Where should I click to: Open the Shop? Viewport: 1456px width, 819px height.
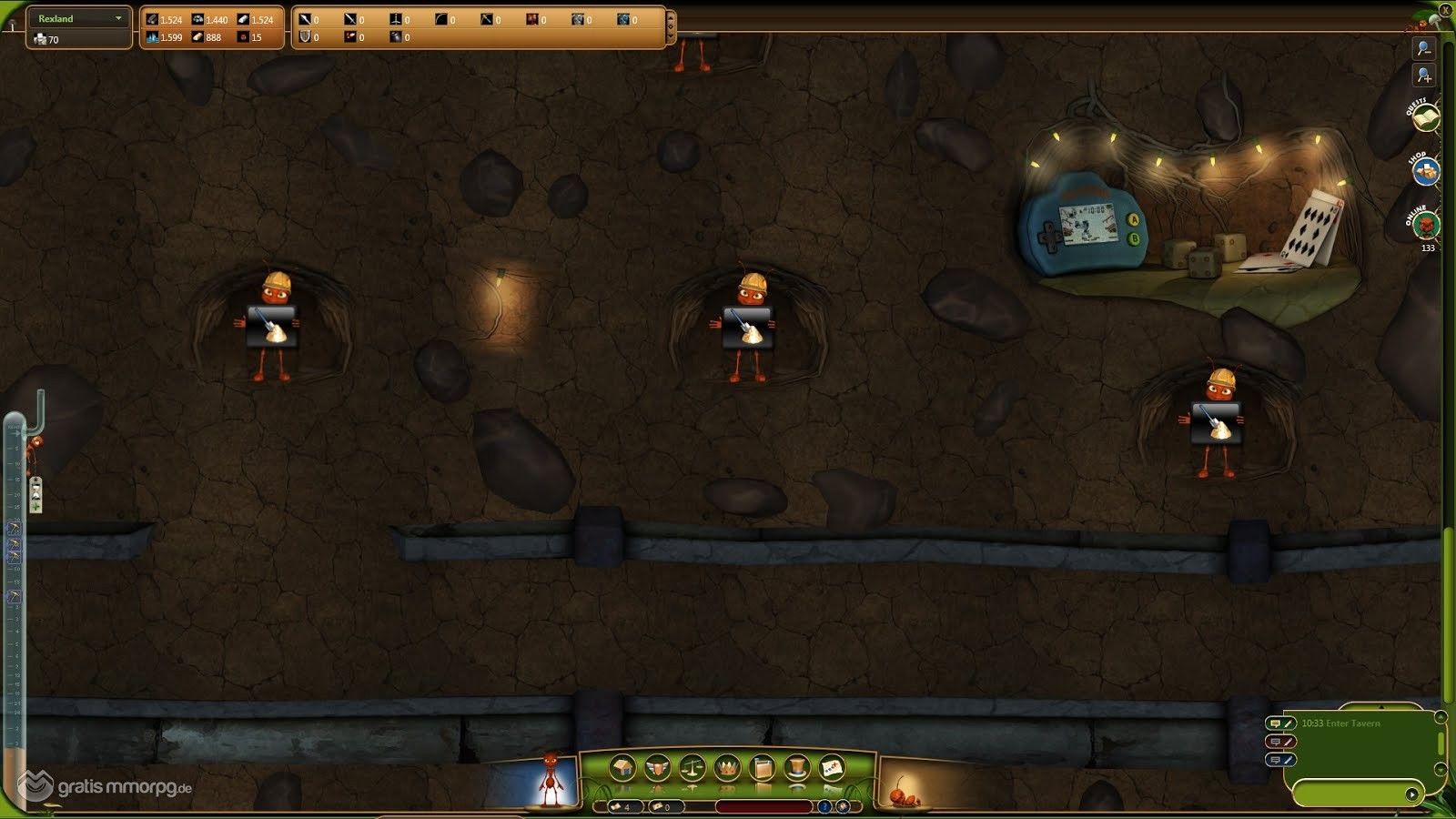[1426, 170]
